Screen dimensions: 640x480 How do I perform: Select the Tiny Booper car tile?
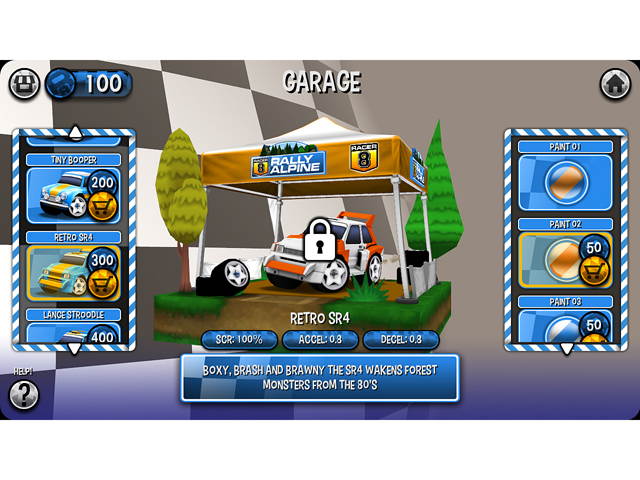pyautogui.click(x=58, y=194)
